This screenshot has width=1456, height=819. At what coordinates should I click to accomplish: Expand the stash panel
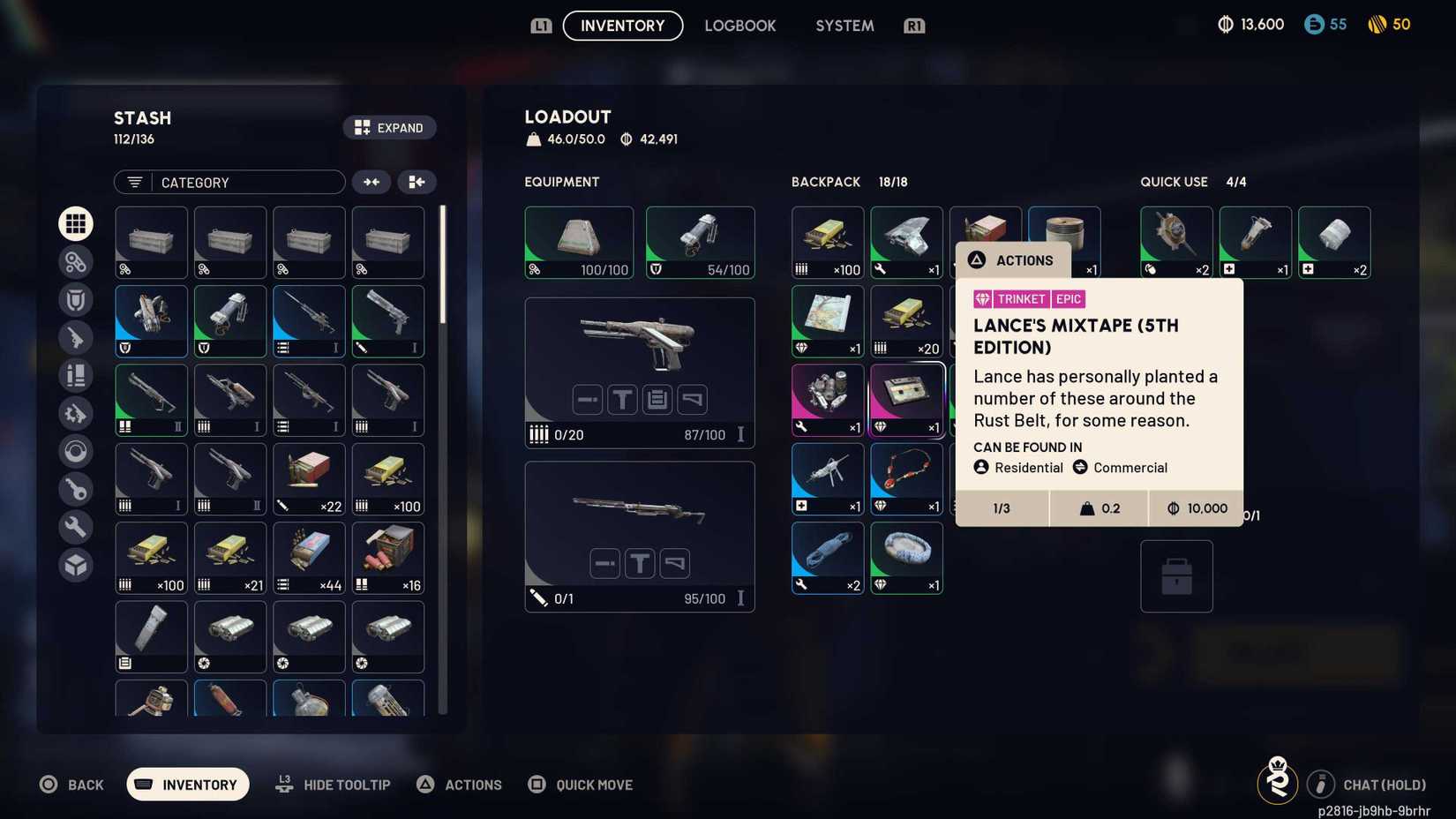[389, 128]
